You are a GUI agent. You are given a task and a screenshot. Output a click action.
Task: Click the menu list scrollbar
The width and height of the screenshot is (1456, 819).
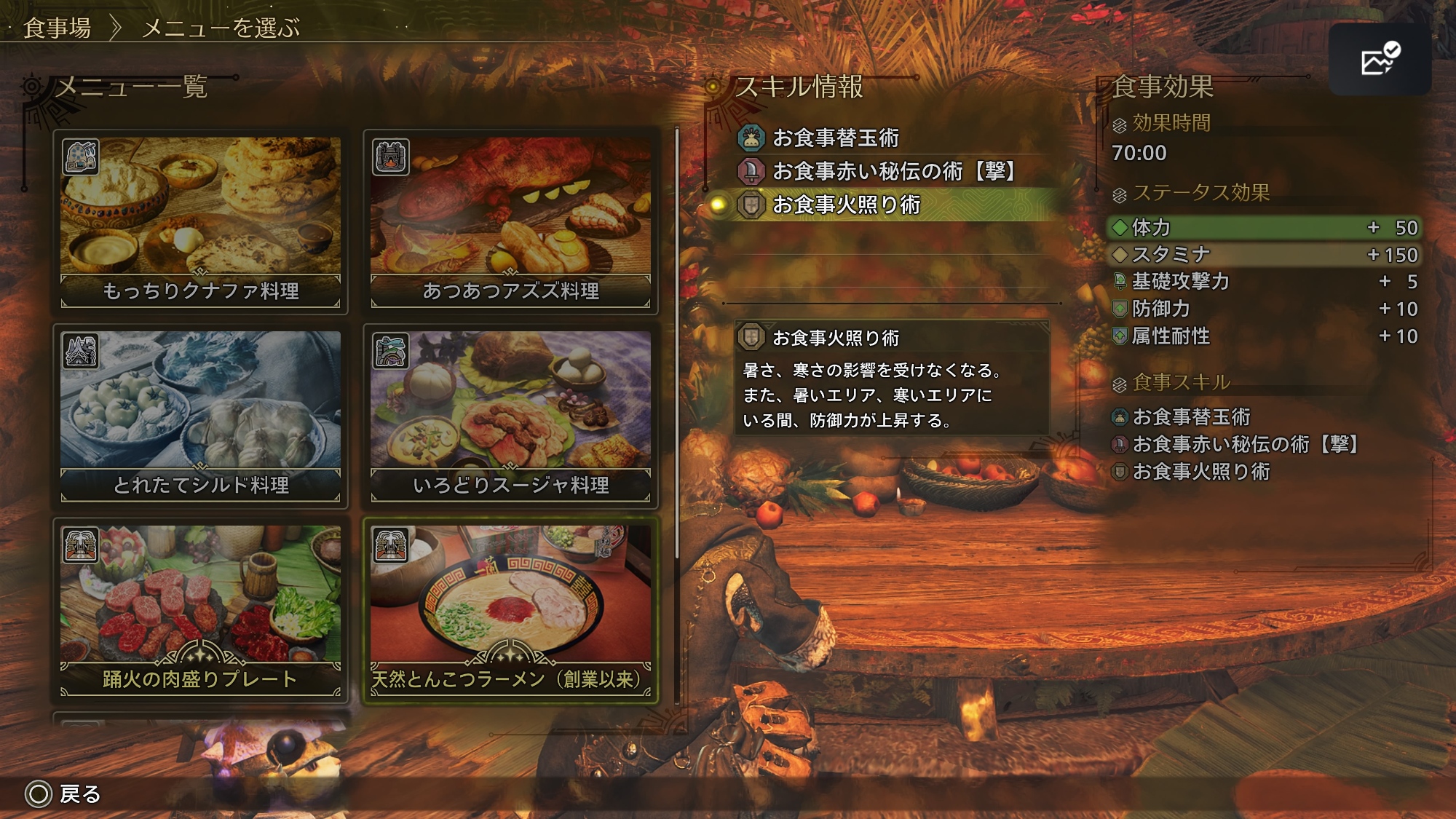pyautogui.click(x=677, y=342)
